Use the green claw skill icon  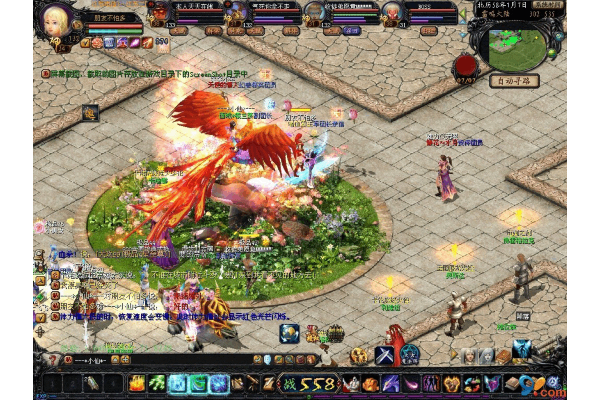coord(157,383)
